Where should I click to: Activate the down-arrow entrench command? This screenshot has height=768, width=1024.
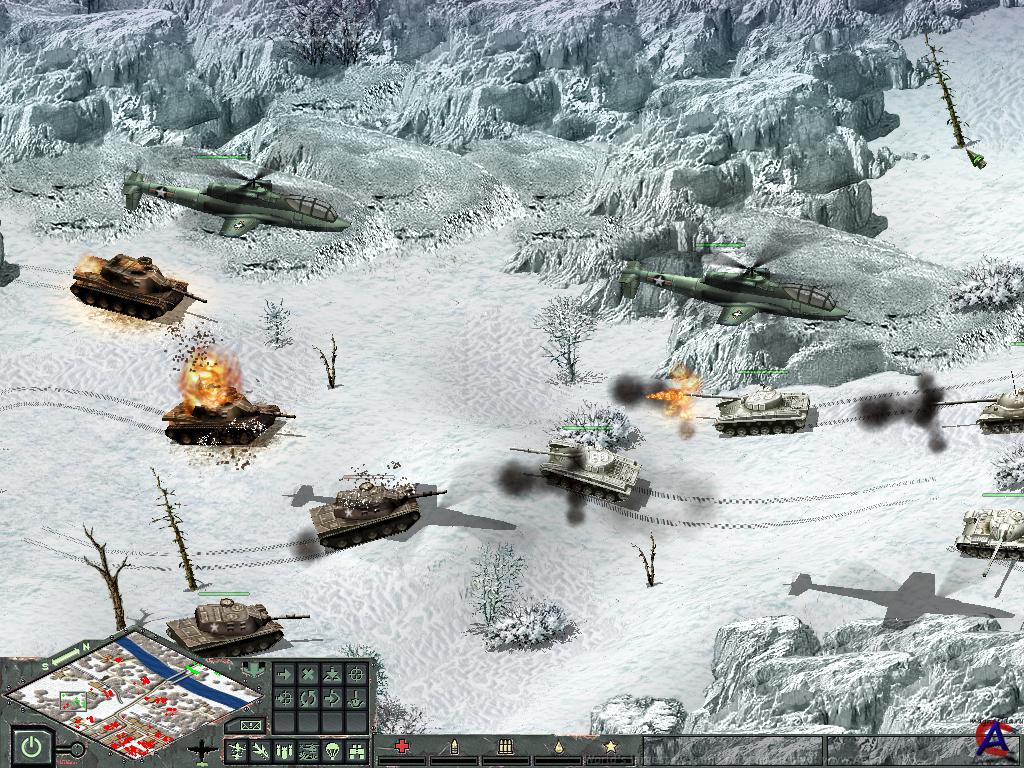point(356,698)
